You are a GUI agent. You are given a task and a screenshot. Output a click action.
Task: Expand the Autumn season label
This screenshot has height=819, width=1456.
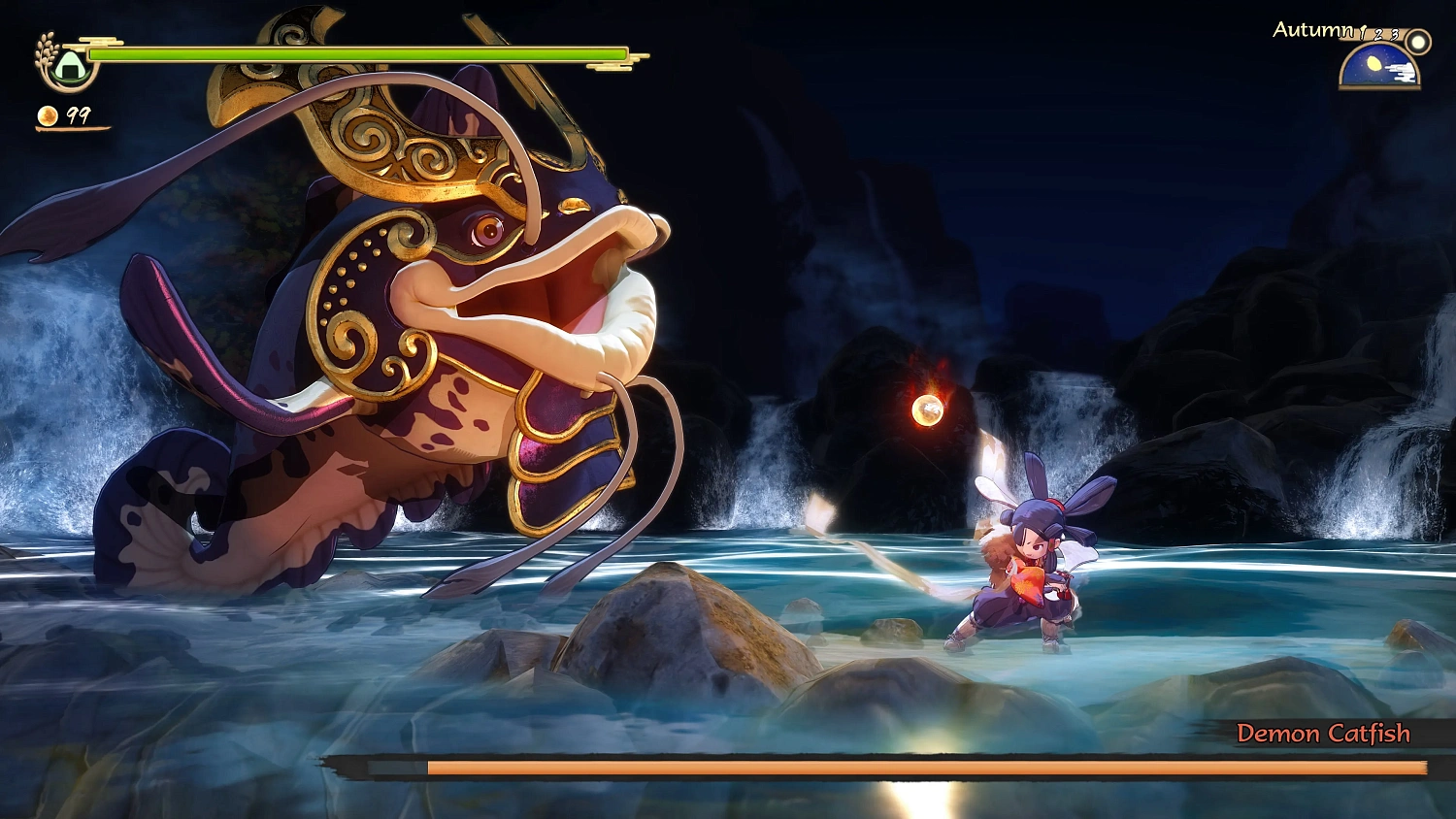click(x=1312, y=30)
